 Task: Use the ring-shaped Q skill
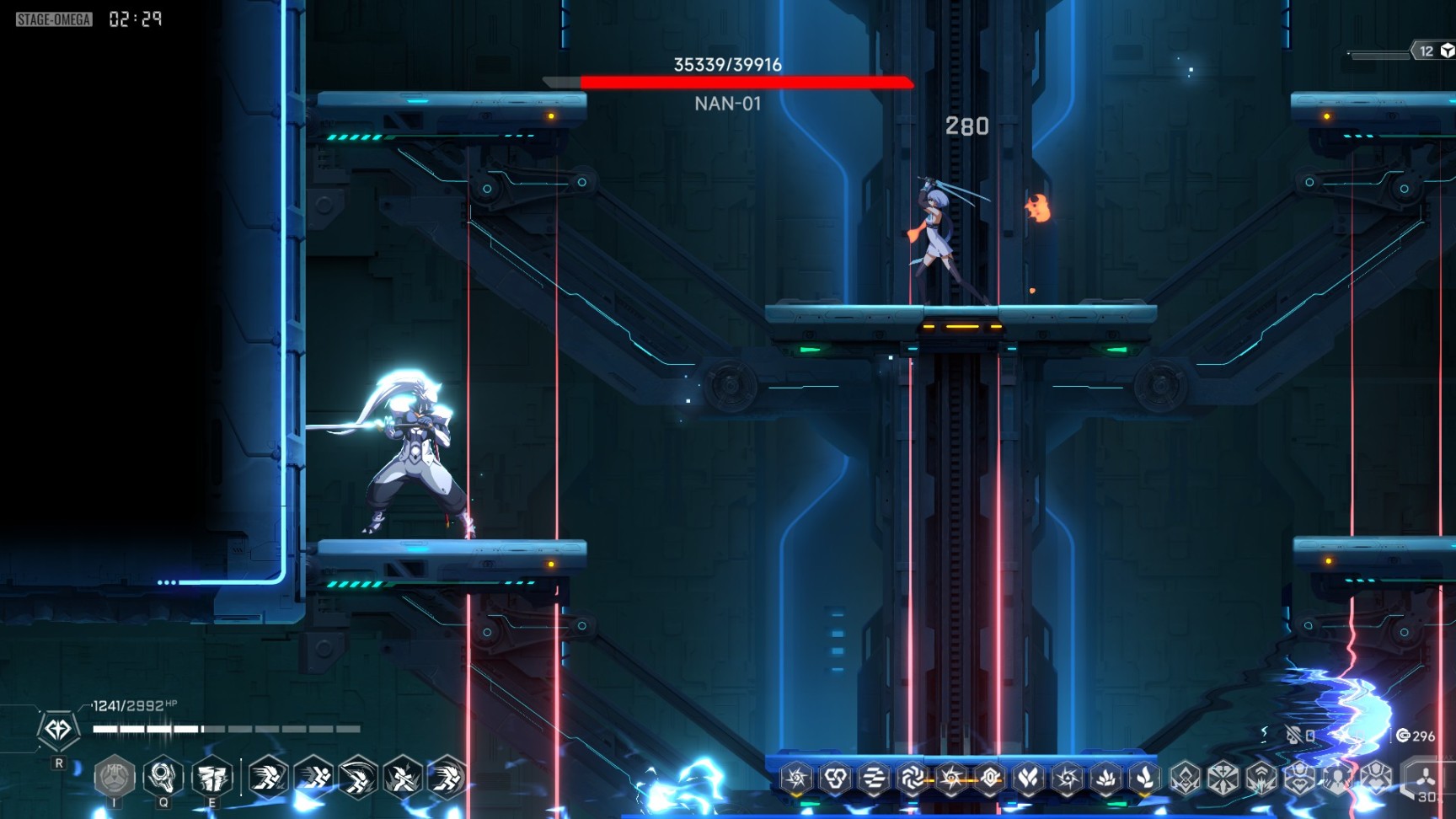coord(163,776)
